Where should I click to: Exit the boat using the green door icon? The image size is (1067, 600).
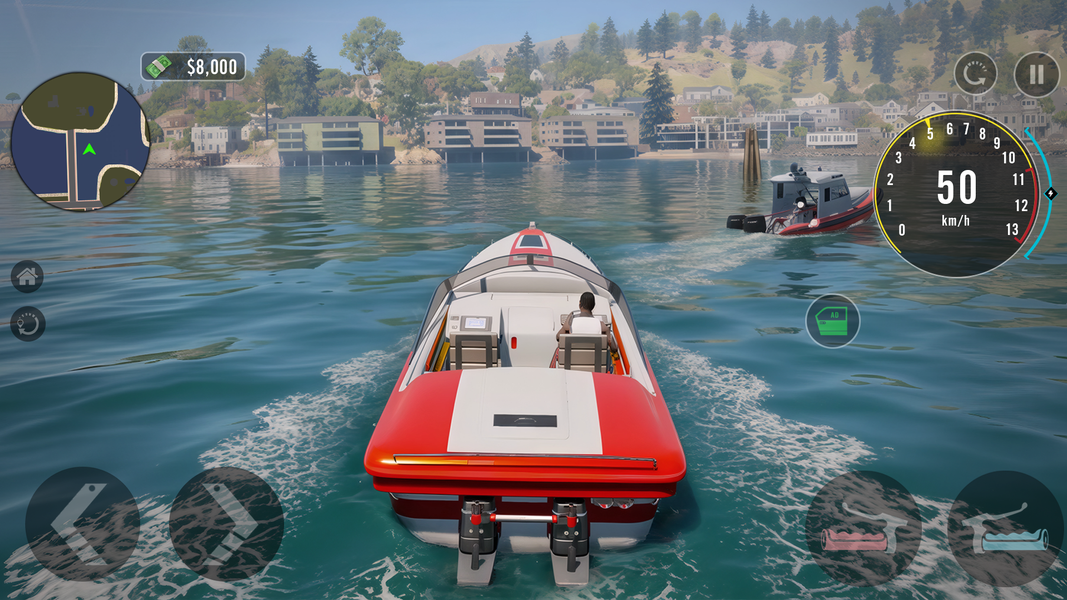[x=832, y=321]
